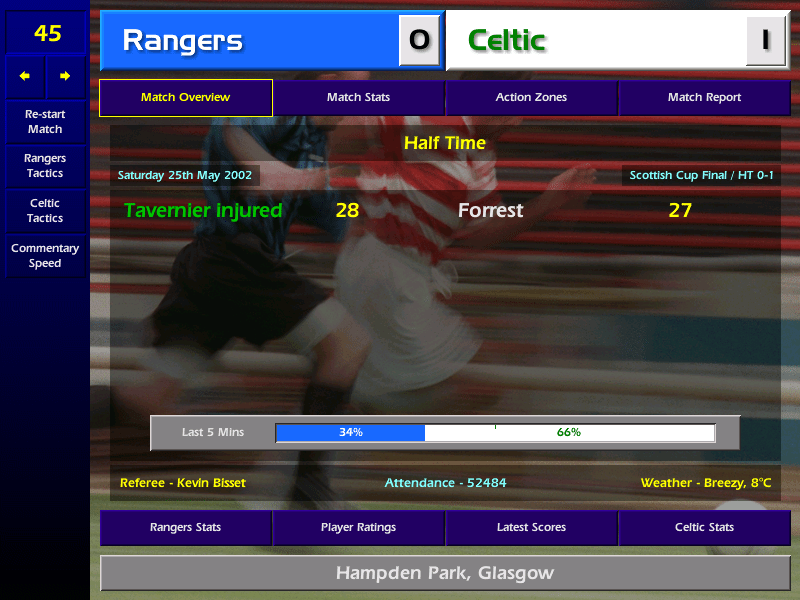Open Celtic Tactics

pos(45,211)
